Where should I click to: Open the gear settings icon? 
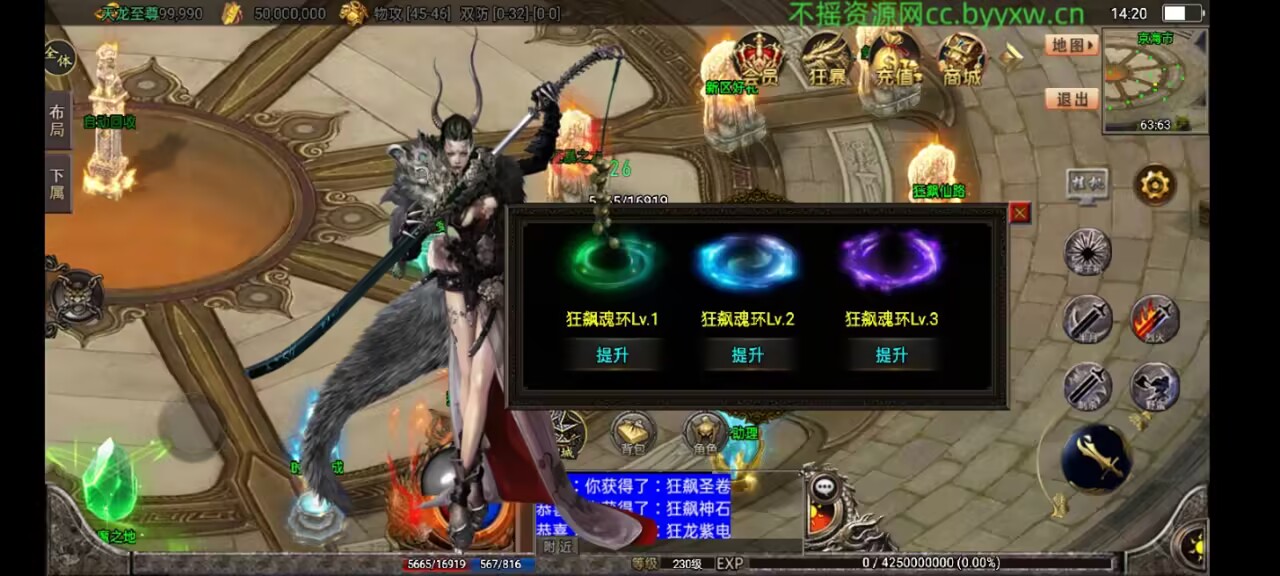[x=1155, y=186]
